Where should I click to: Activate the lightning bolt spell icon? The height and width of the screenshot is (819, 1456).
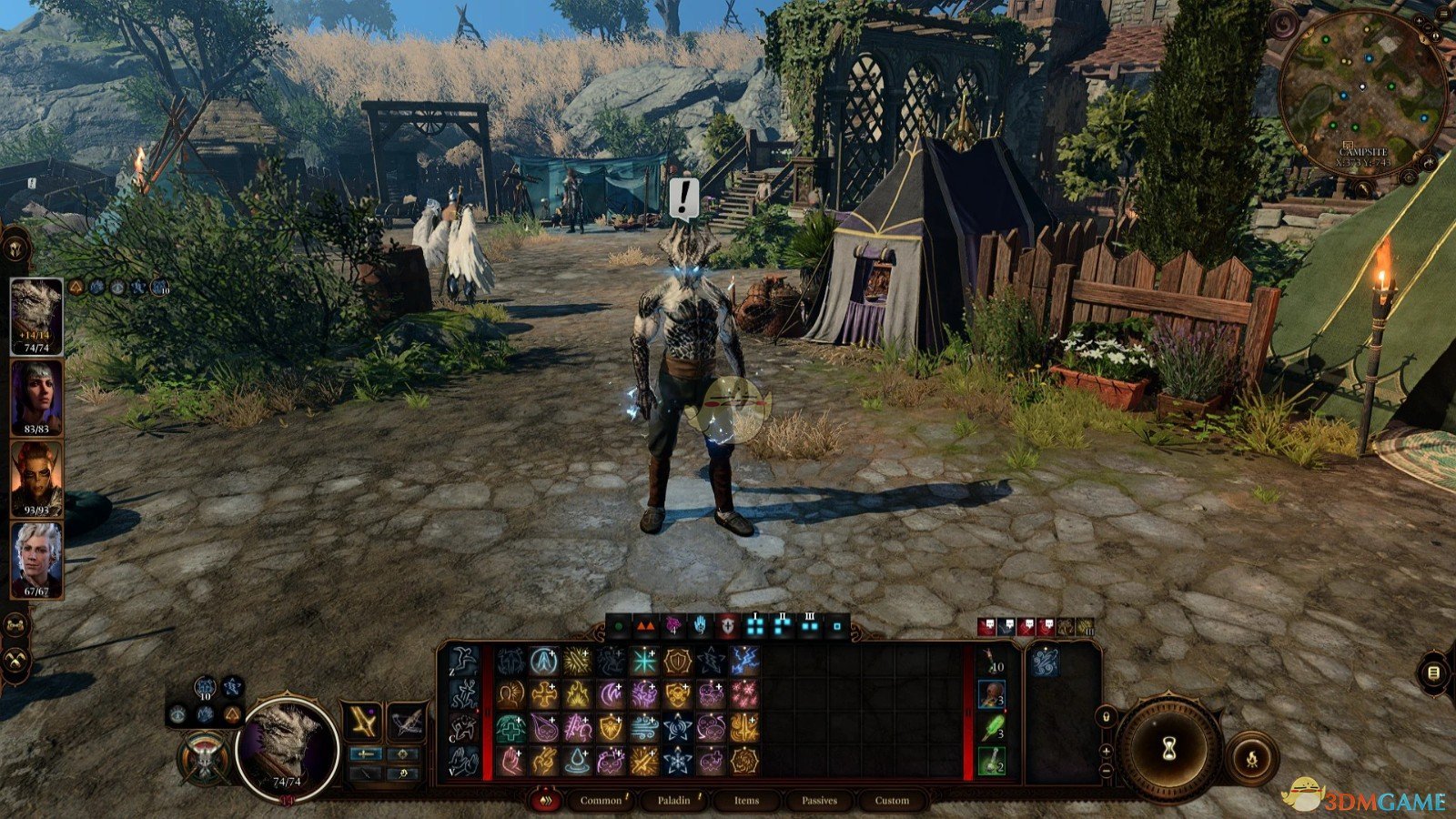click(744, 662)
